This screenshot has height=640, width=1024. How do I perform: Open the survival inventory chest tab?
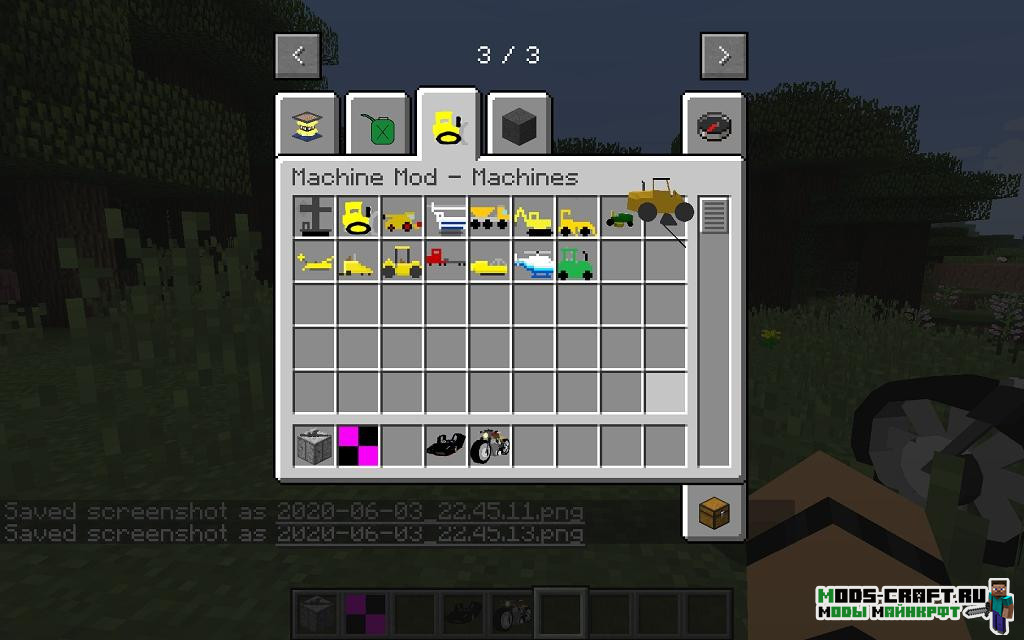(x=714, y=512)
